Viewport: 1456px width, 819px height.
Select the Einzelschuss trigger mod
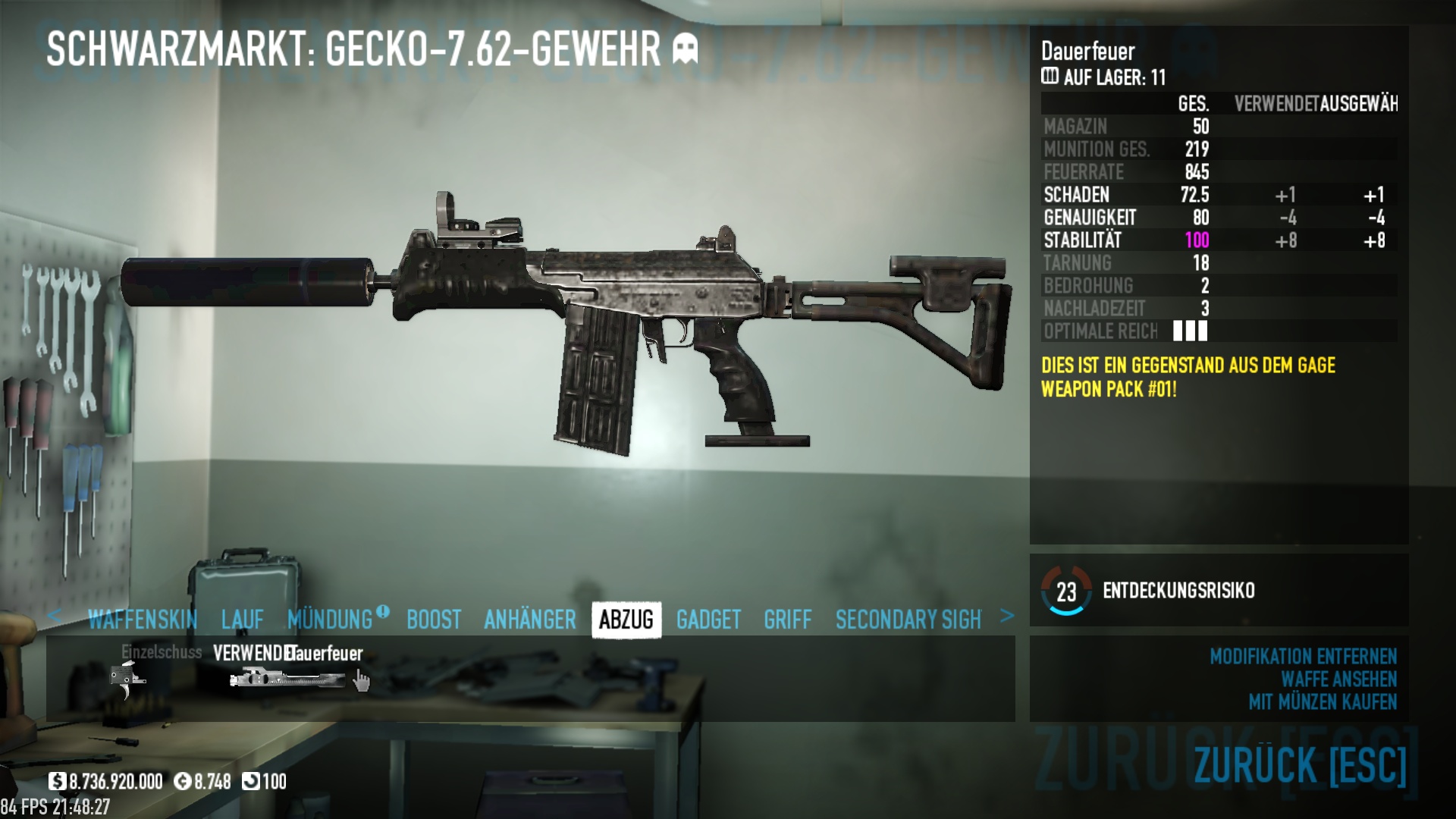click(x=127, y=677)
